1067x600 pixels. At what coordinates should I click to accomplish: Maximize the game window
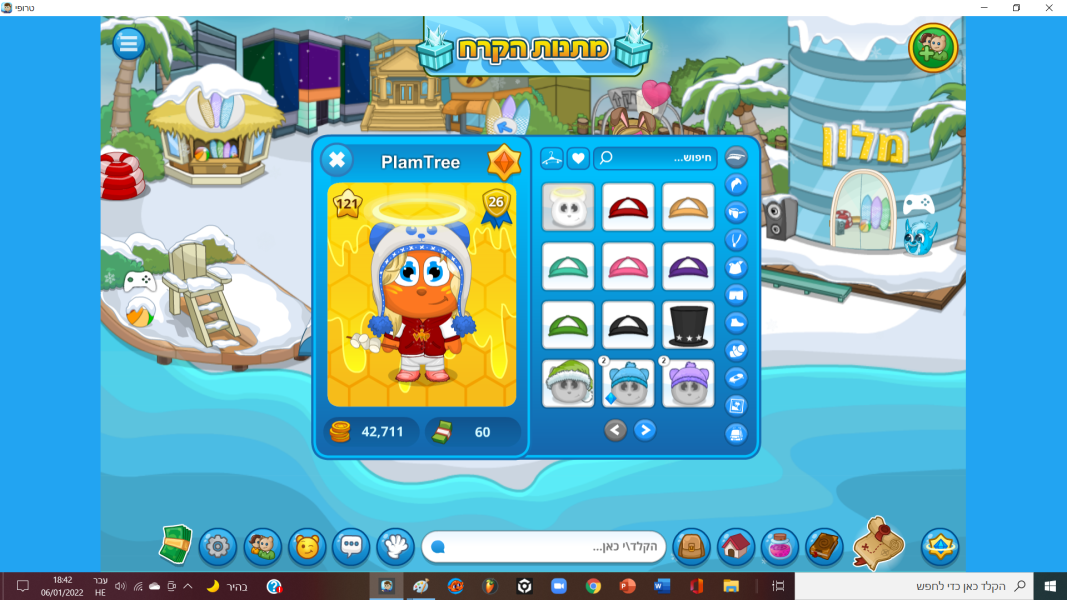pos(1016,8)
